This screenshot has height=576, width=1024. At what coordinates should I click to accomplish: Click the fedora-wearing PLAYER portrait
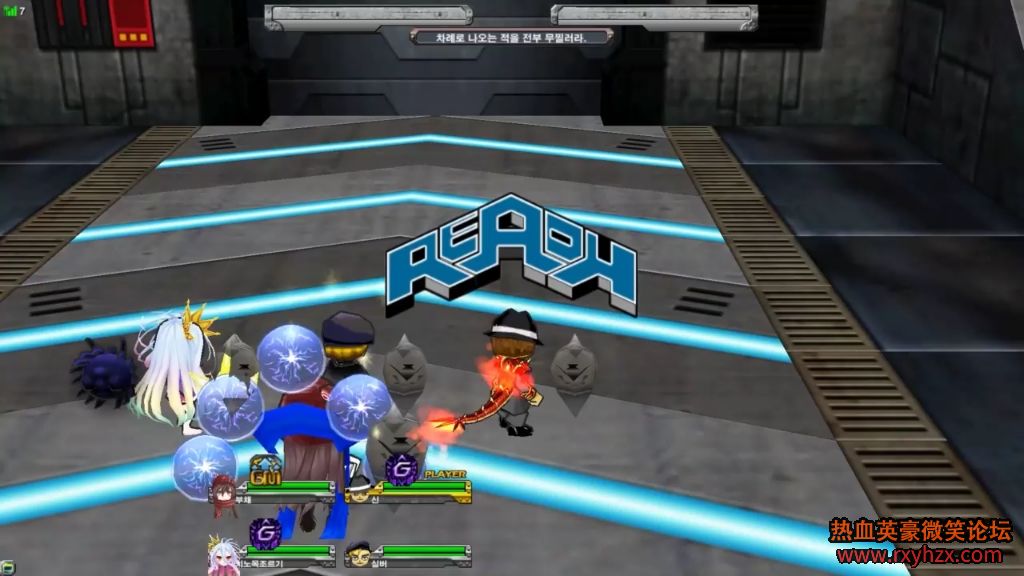[360, 492]
